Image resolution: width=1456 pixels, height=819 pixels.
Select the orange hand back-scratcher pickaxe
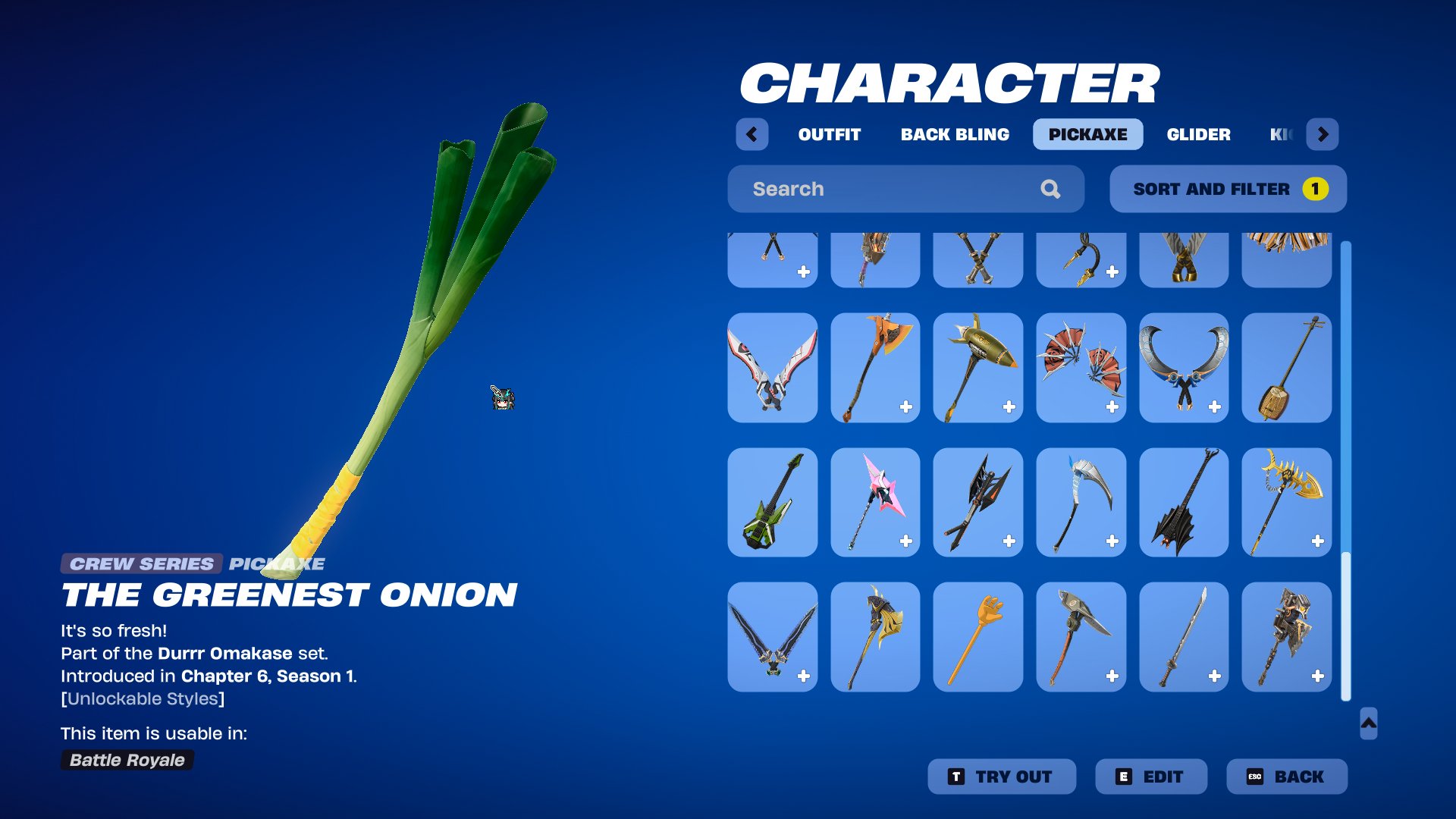point(977,637)
